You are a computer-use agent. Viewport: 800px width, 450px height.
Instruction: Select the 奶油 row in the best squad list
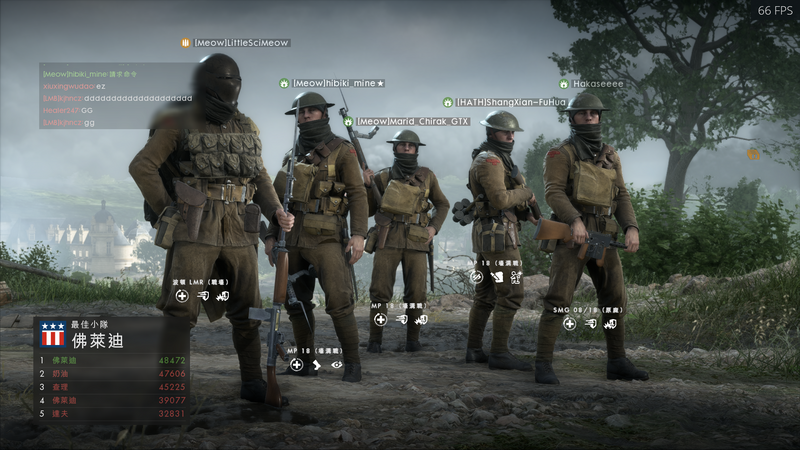coord(112,373)
